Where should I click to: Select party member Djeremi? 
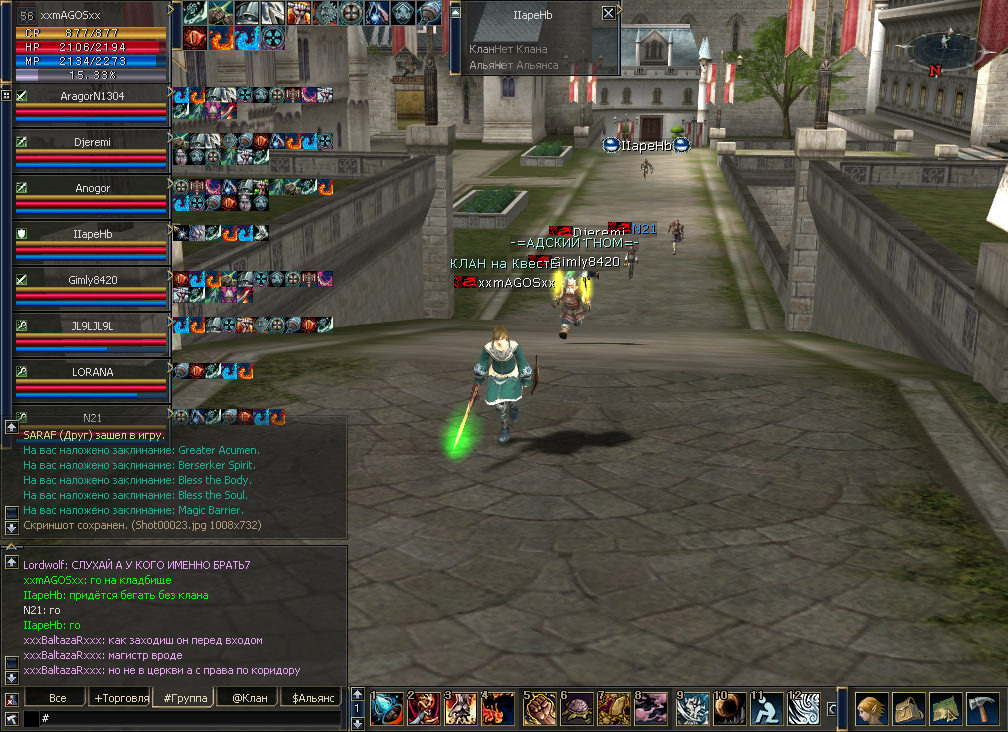pos(92,142)
